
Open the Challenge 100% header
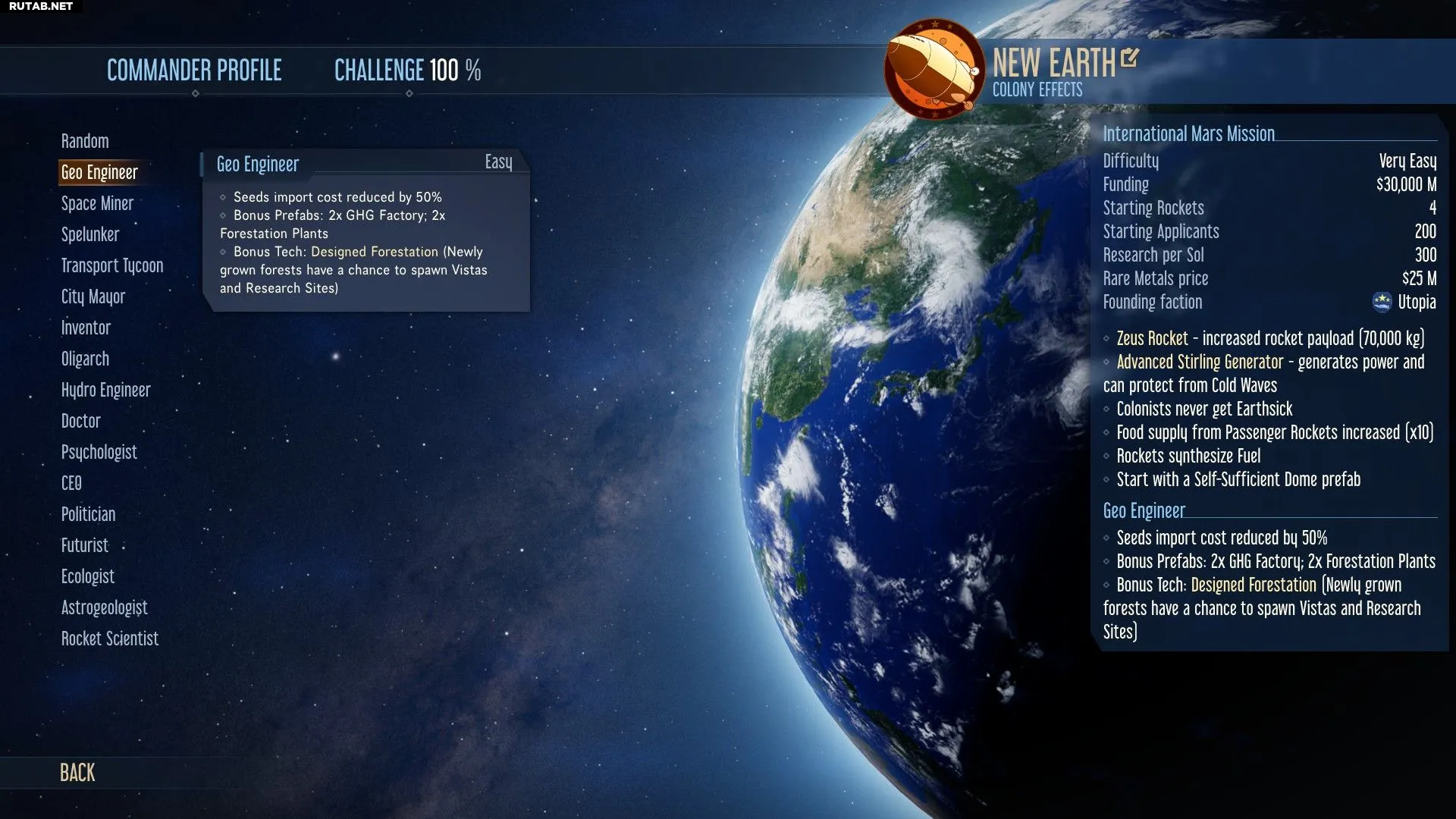point(407,71)
